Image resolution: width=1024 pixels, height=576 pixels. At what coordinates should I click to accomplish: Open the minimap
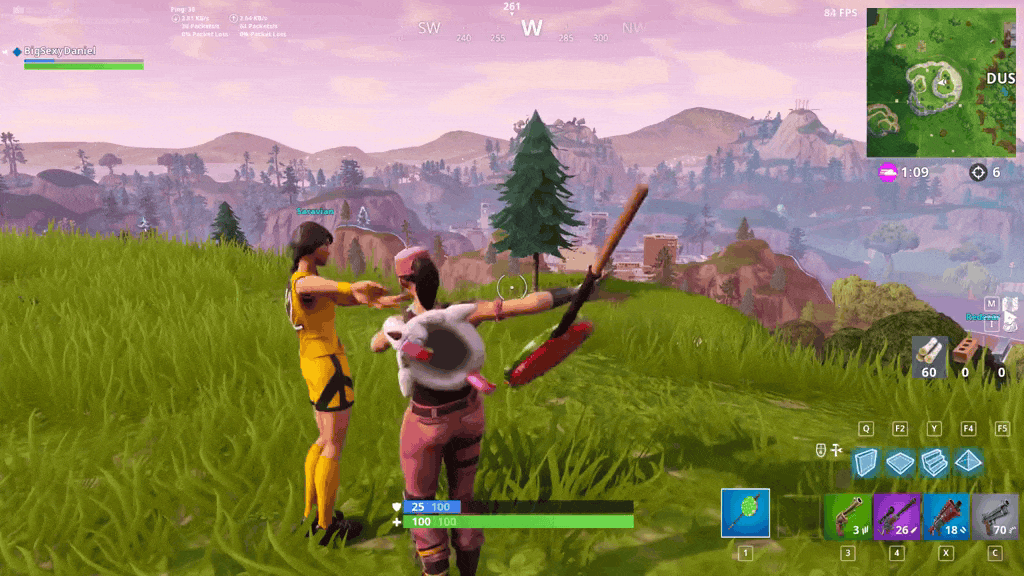(x=940, y=82)
